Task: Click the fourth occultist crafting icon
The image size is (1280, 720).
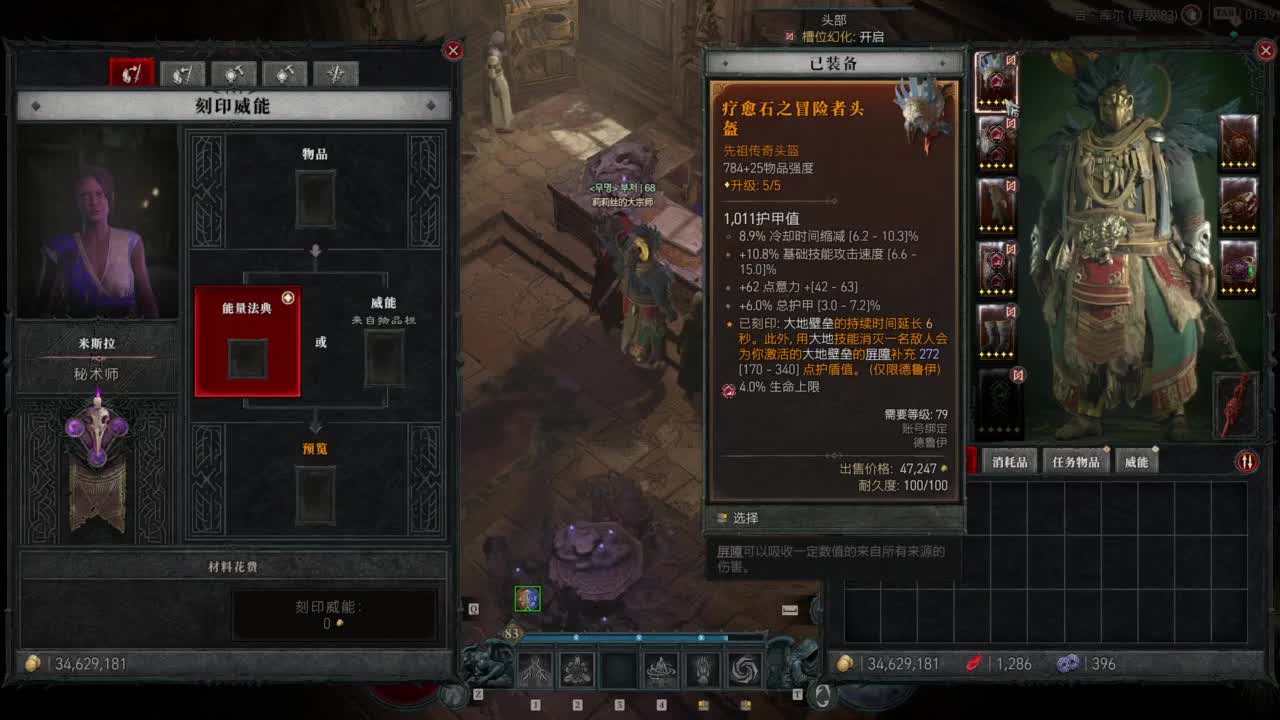Action: click(283, 74)
